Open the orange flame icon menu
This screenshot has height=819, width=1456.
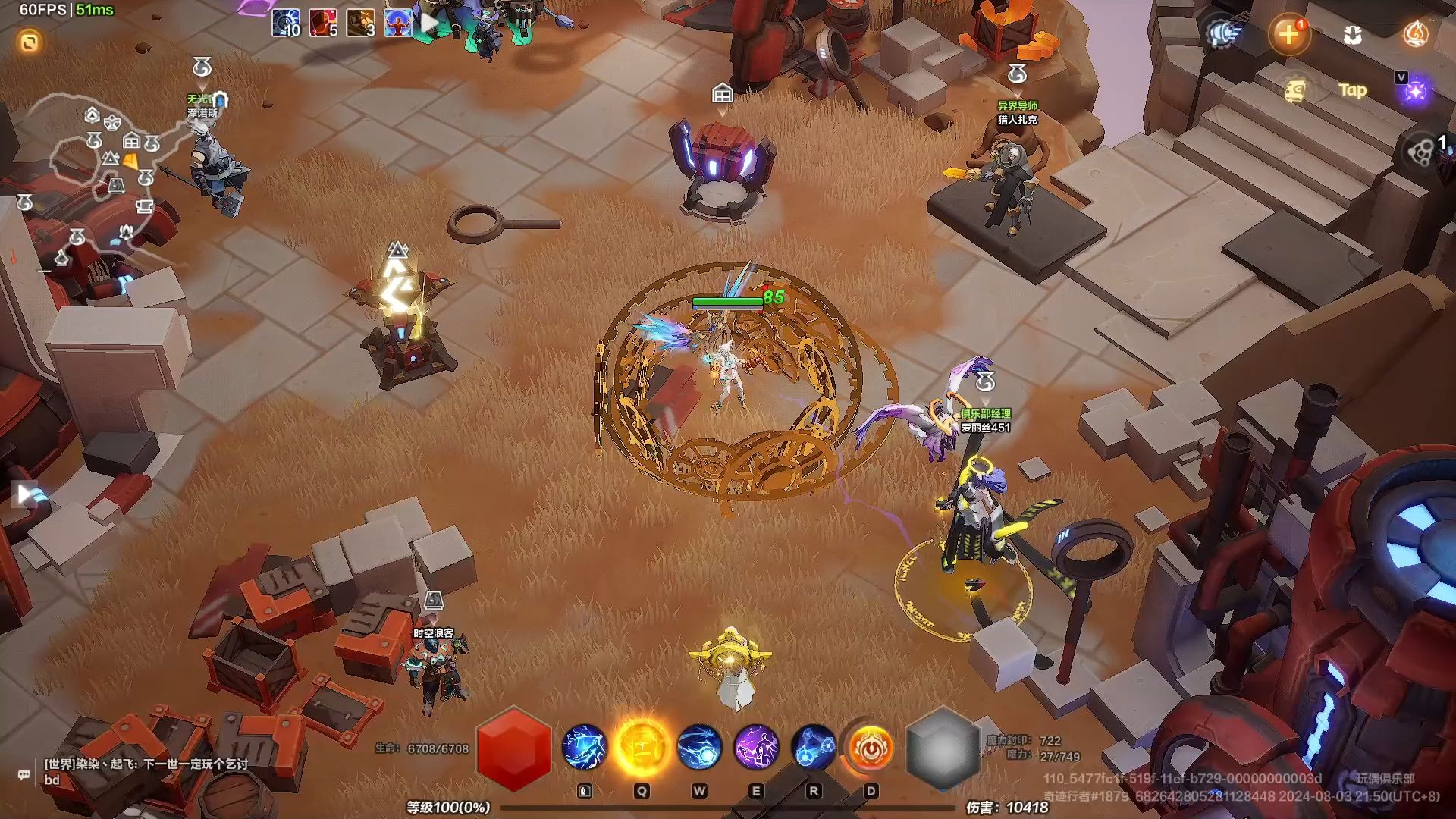tap(1415, 34)
